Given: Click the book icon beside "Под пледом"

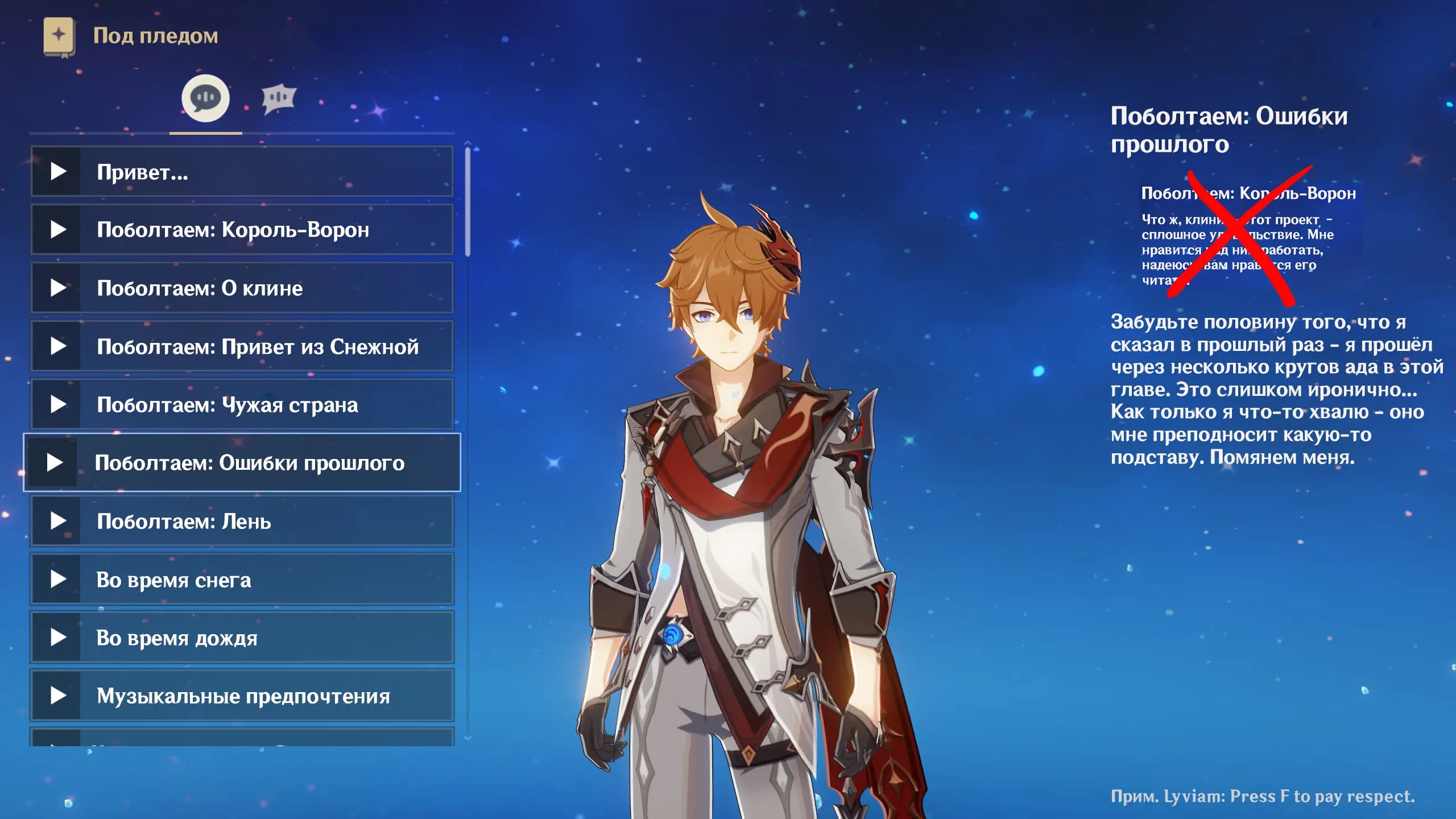Looking at the screenshot, I should tap(59, 36).
